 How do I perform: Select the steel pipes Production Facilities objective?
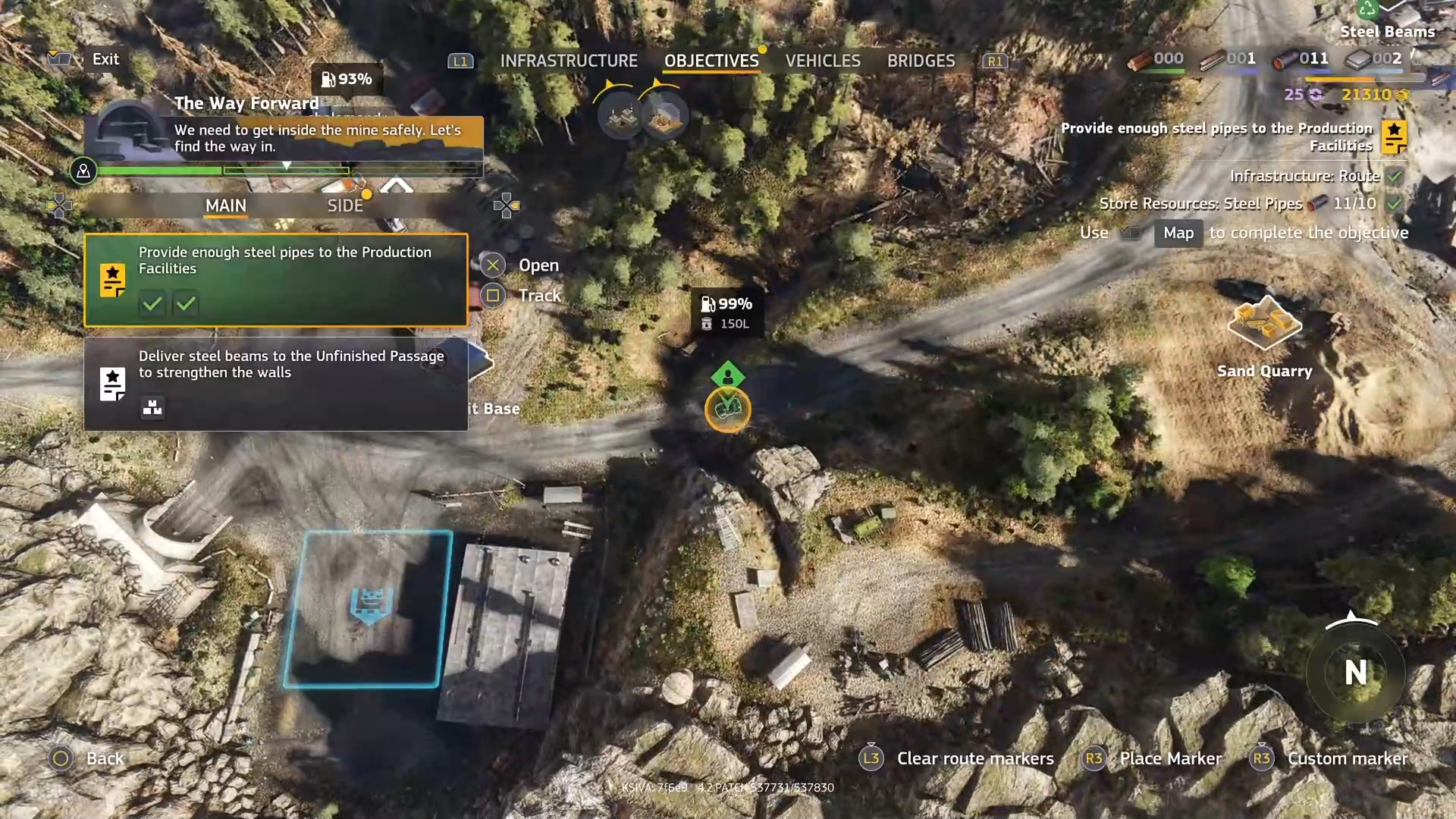[x=276, y=280]
